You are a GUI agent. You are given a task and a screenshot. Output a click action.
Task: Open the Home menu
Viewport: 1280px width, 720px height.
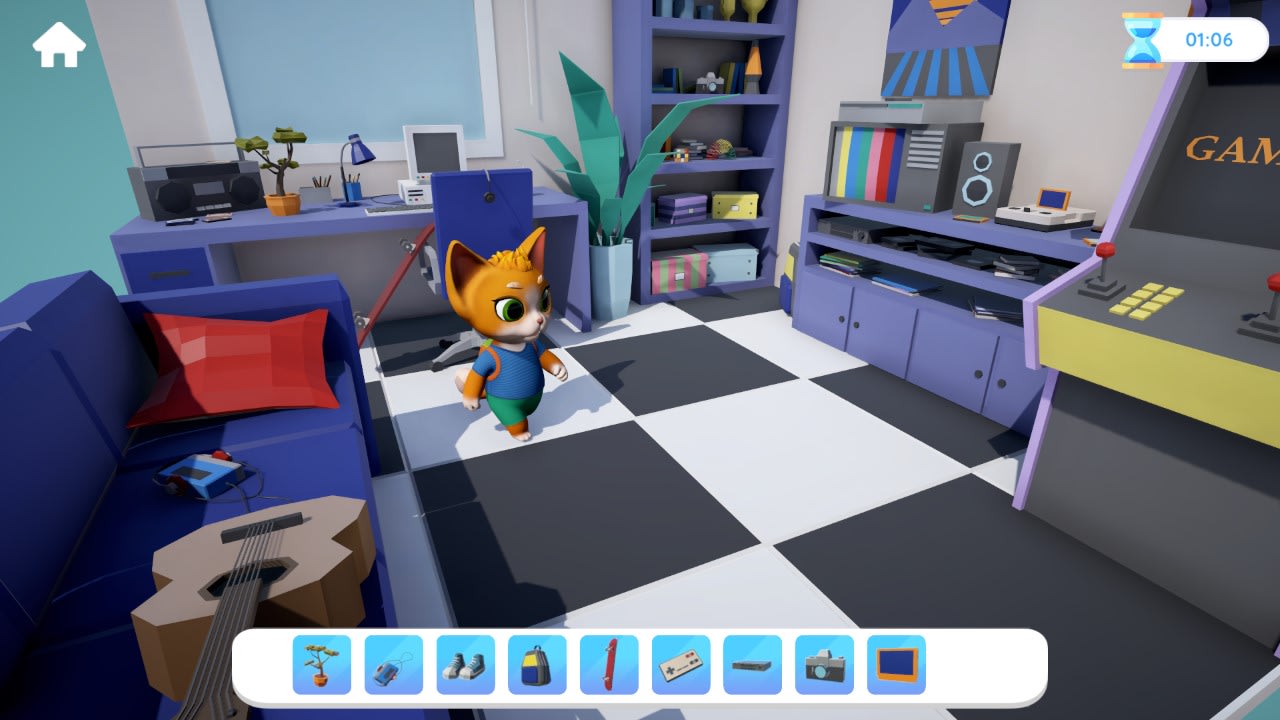tap(60, 44)
